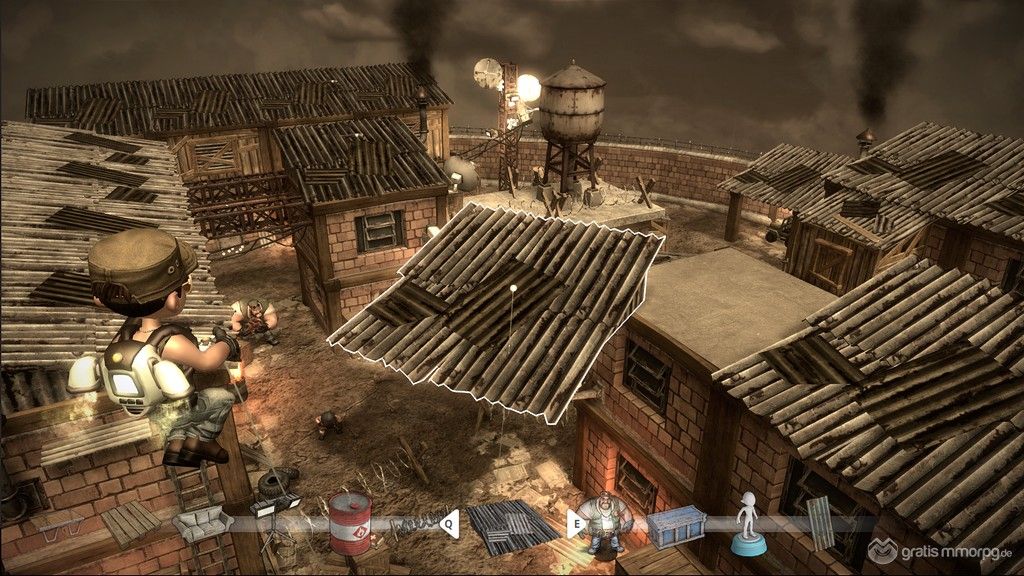This screenshot has height=576, width=1024.
Task: Pick the white figurine on pedestal
Action: pos(747,524)
